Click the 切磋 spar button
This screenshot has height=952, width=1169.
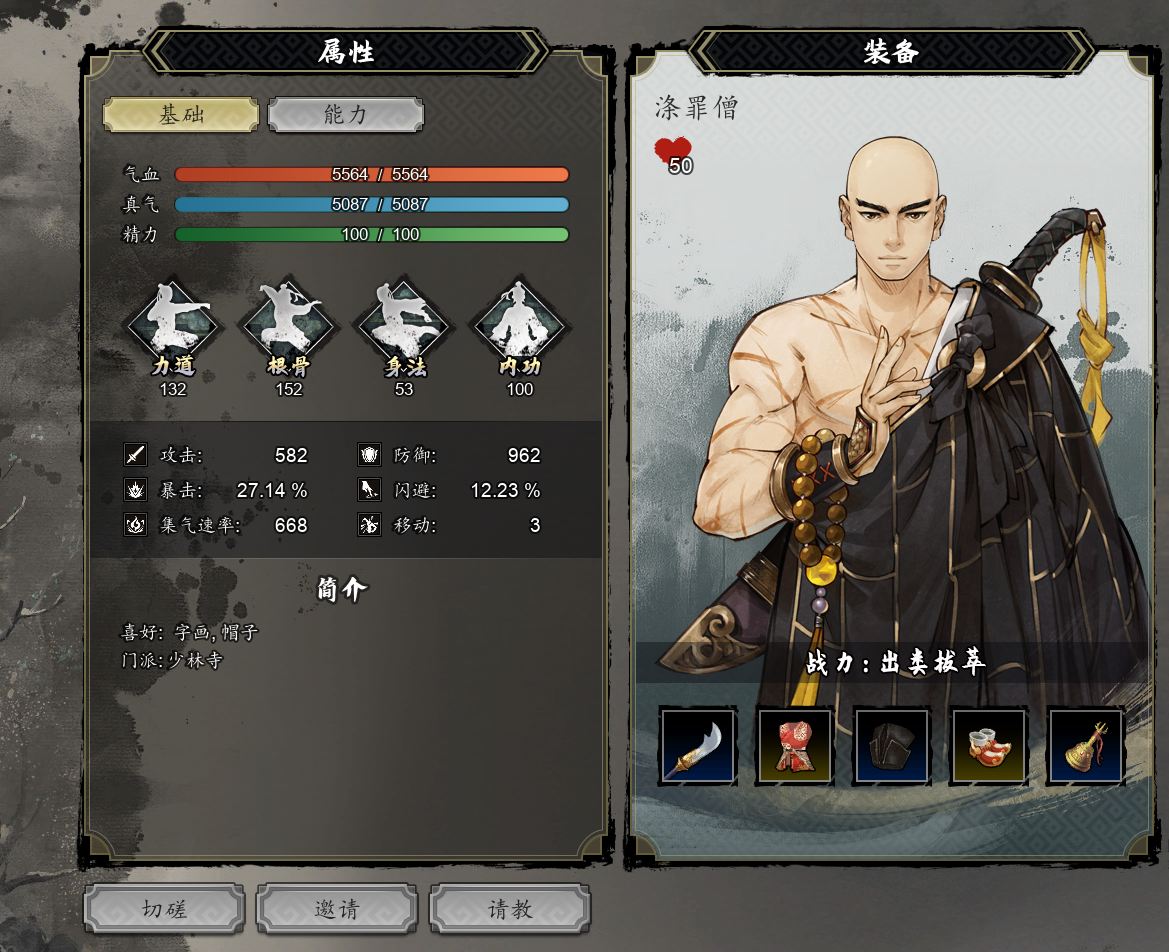(164, 909)
